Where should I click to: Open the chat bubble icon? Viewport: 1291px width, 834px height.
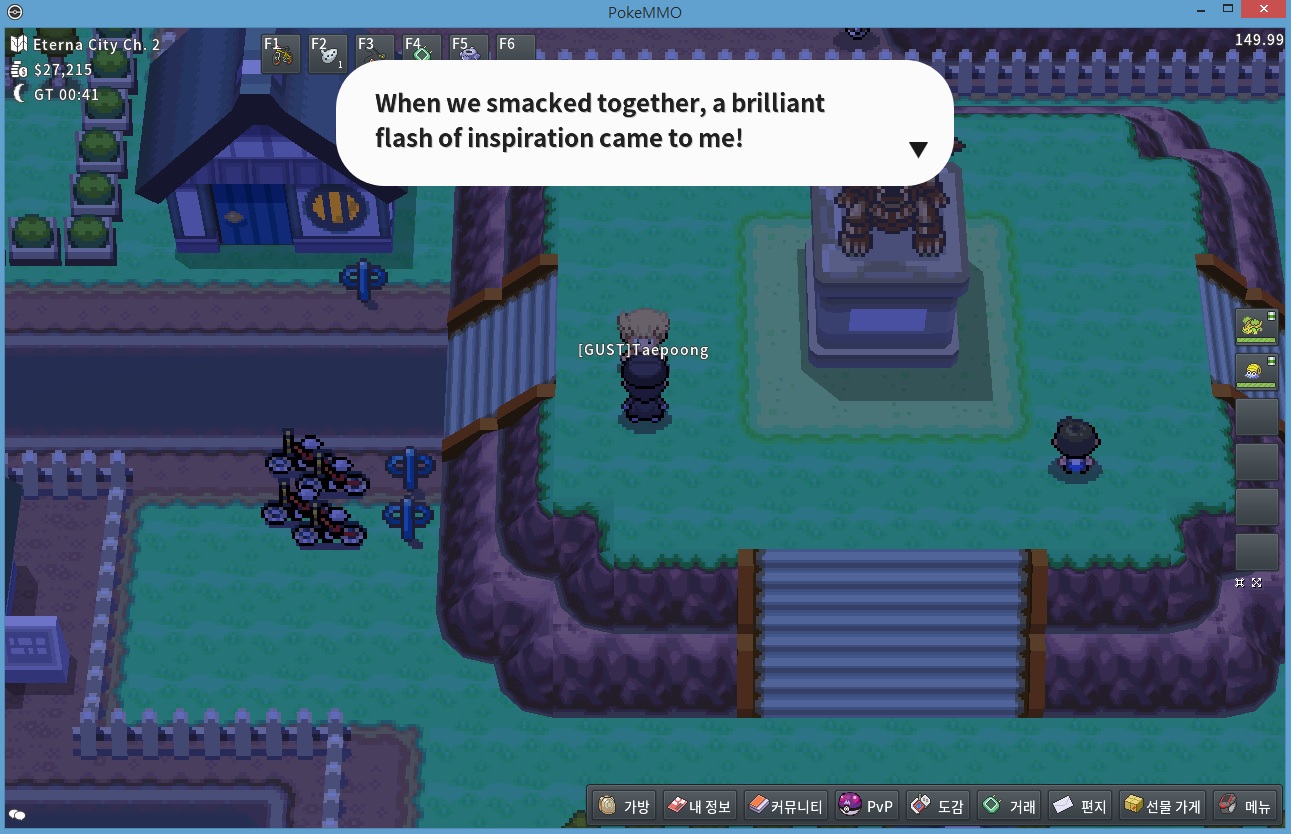point(17,815)
